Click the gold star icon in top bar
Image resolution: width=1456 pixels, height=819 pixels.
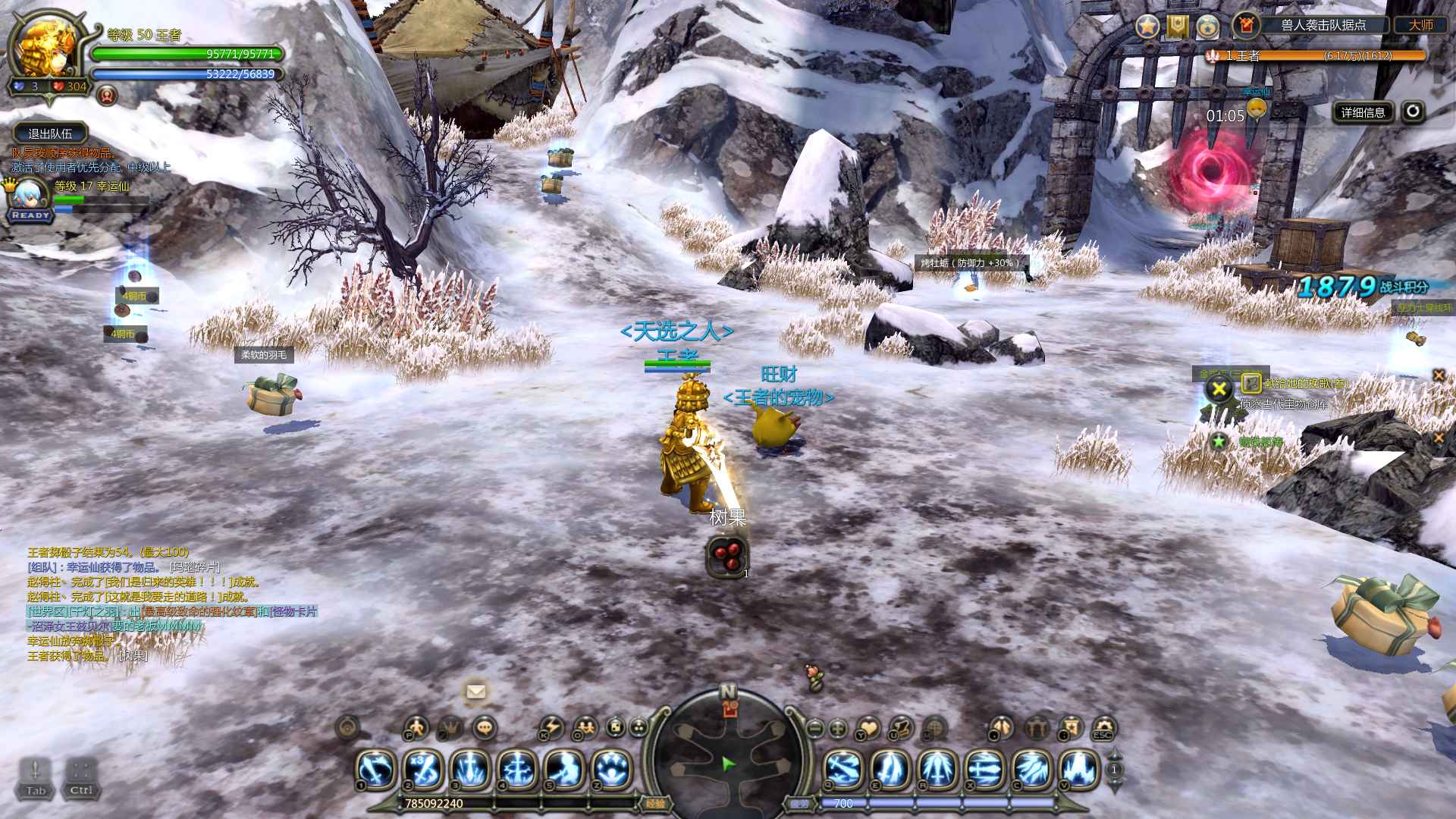(1147, 27)
